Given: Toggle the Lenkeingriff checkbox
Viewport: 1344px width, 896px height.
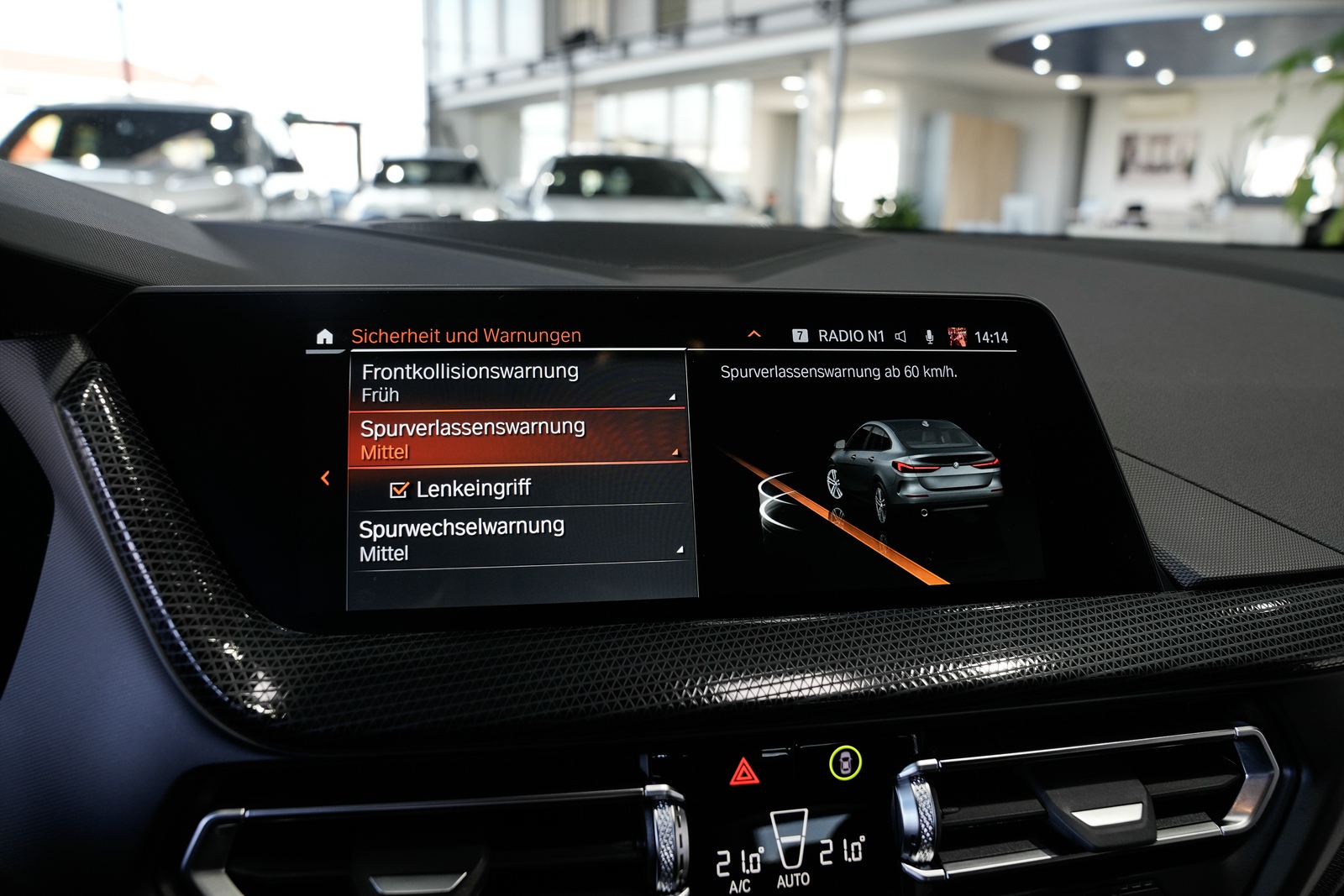Looking at the screenshot, I should [x=400, y=490].
